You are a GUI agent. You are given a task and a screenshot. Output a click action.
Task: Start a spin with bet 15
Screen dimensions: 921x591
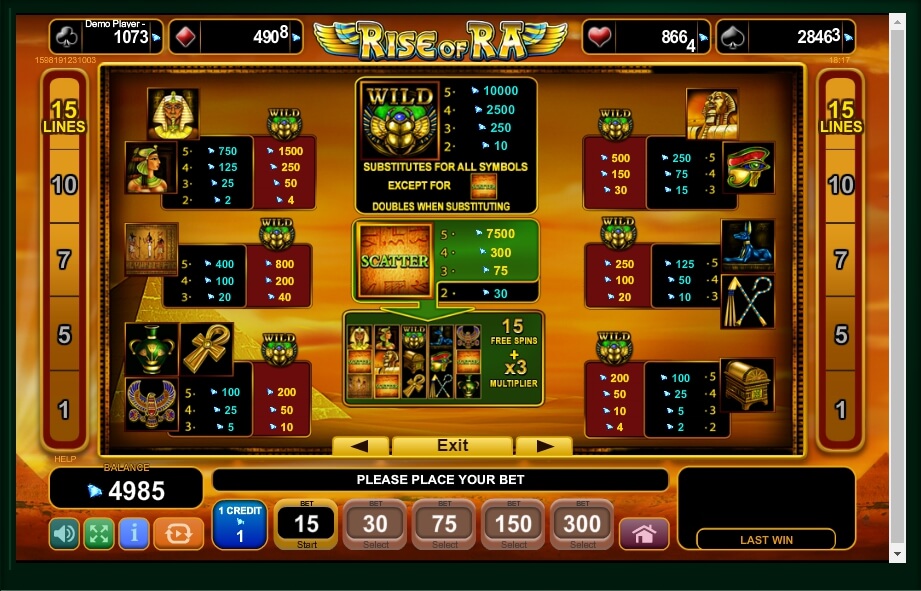tap(306, 525)
